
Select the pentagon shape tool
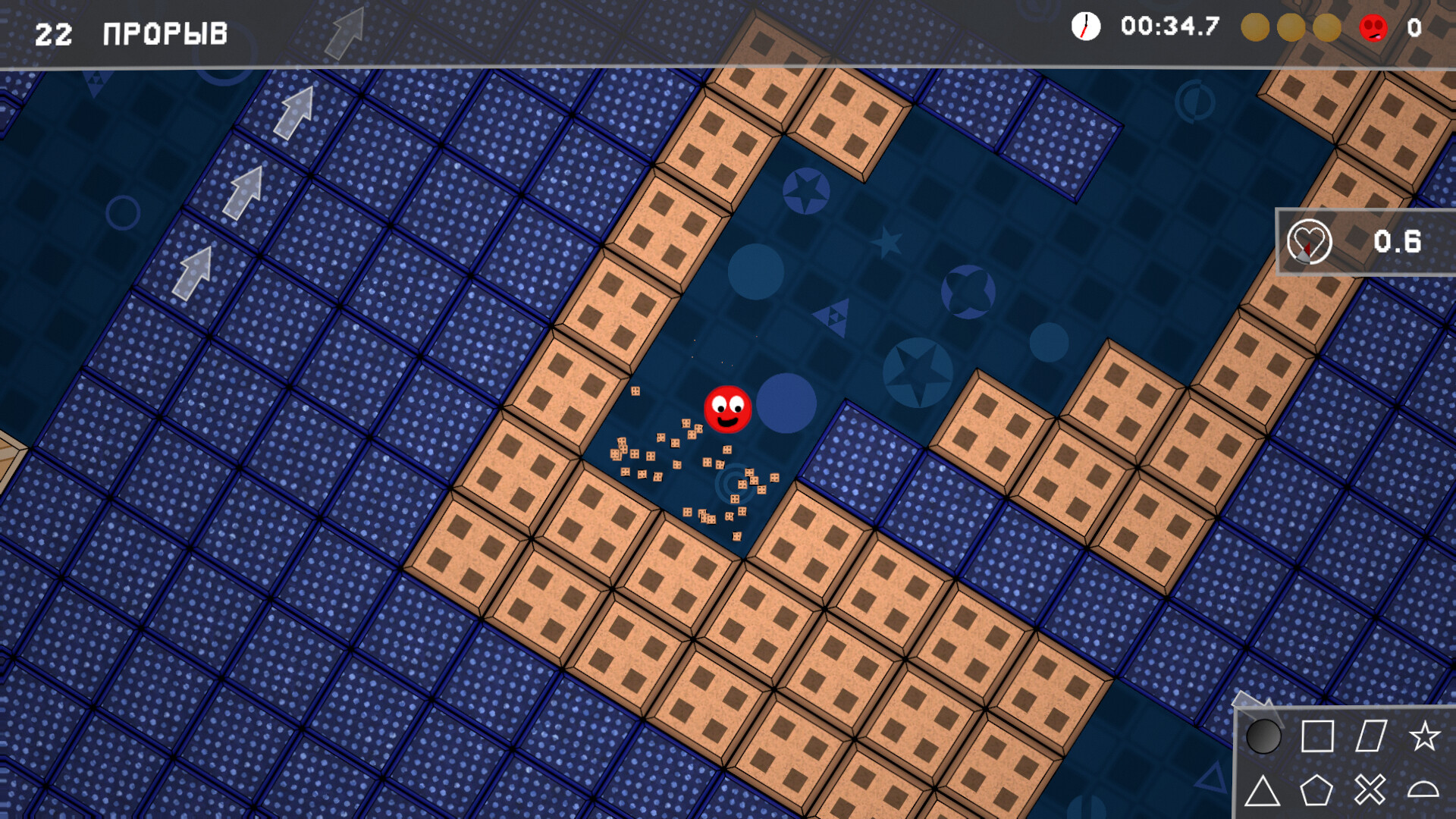point(1317,789)
